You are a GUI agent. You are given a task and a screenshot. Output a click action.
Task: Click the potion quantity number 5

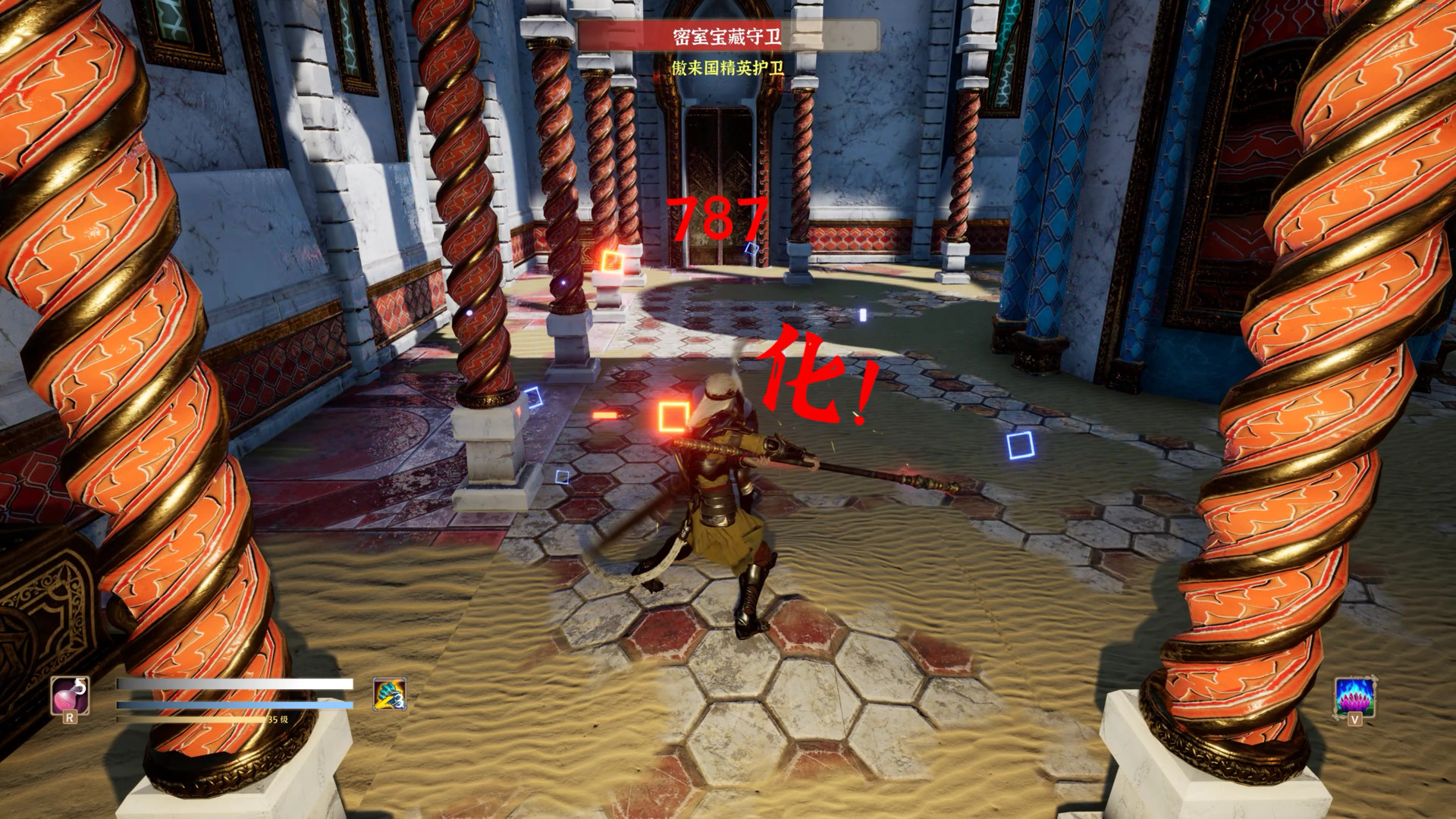point(80,685)
